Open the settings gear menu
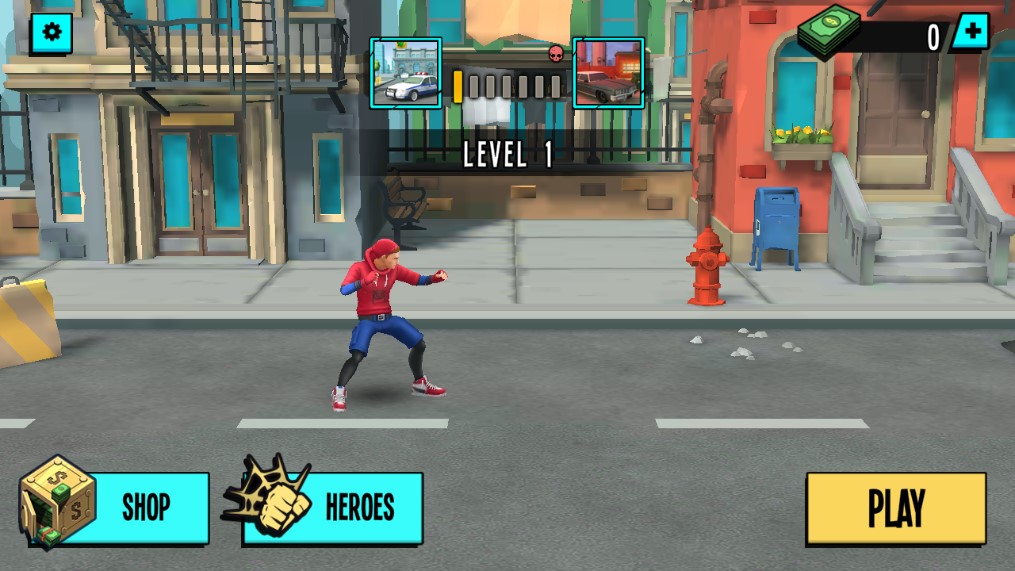This screenshot has height=571, width=1015. (x=51, y=33)
